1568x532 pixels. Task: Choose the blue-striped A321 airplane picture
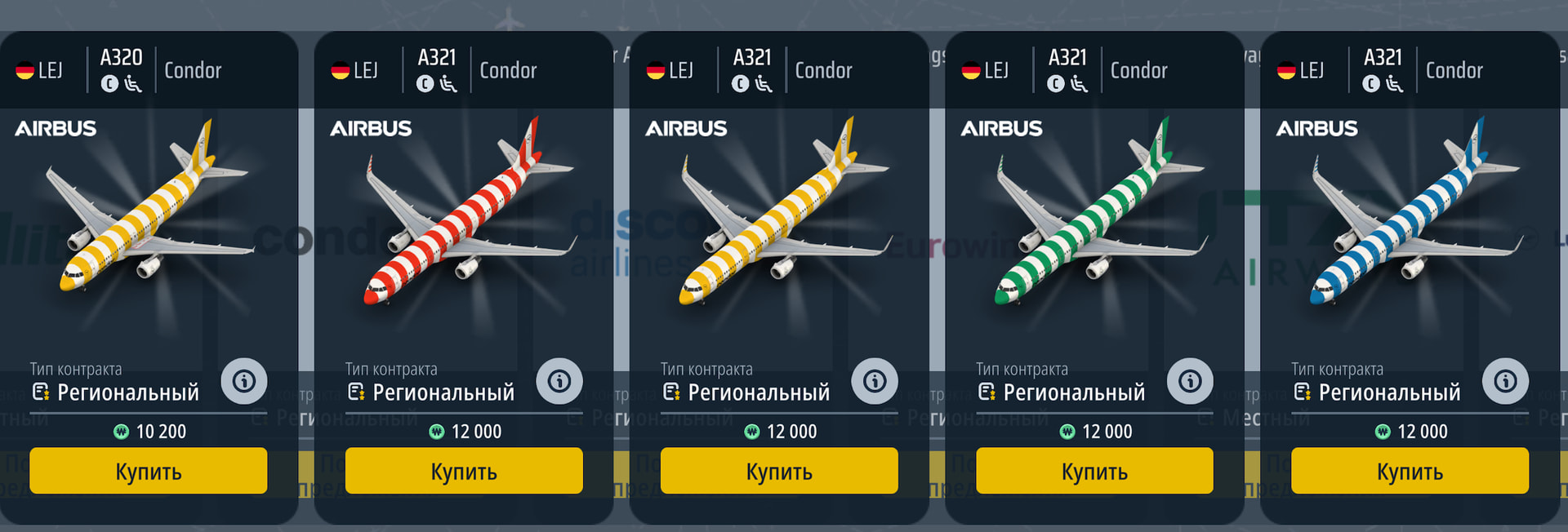(x=1410, y=212)
